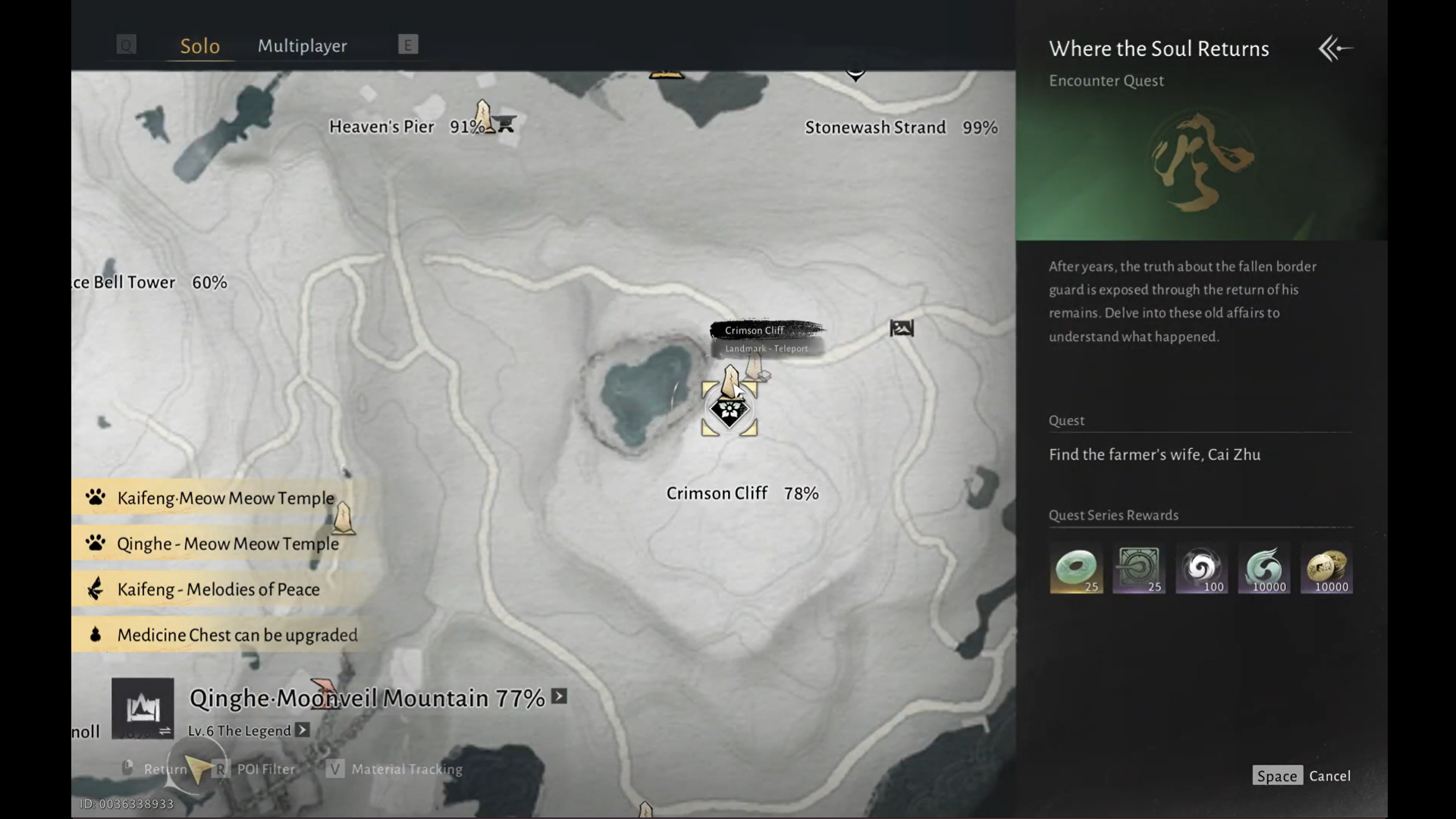Open the Multiplayer tab
This screenshot has width=1456, height=819.
(302, 45)
